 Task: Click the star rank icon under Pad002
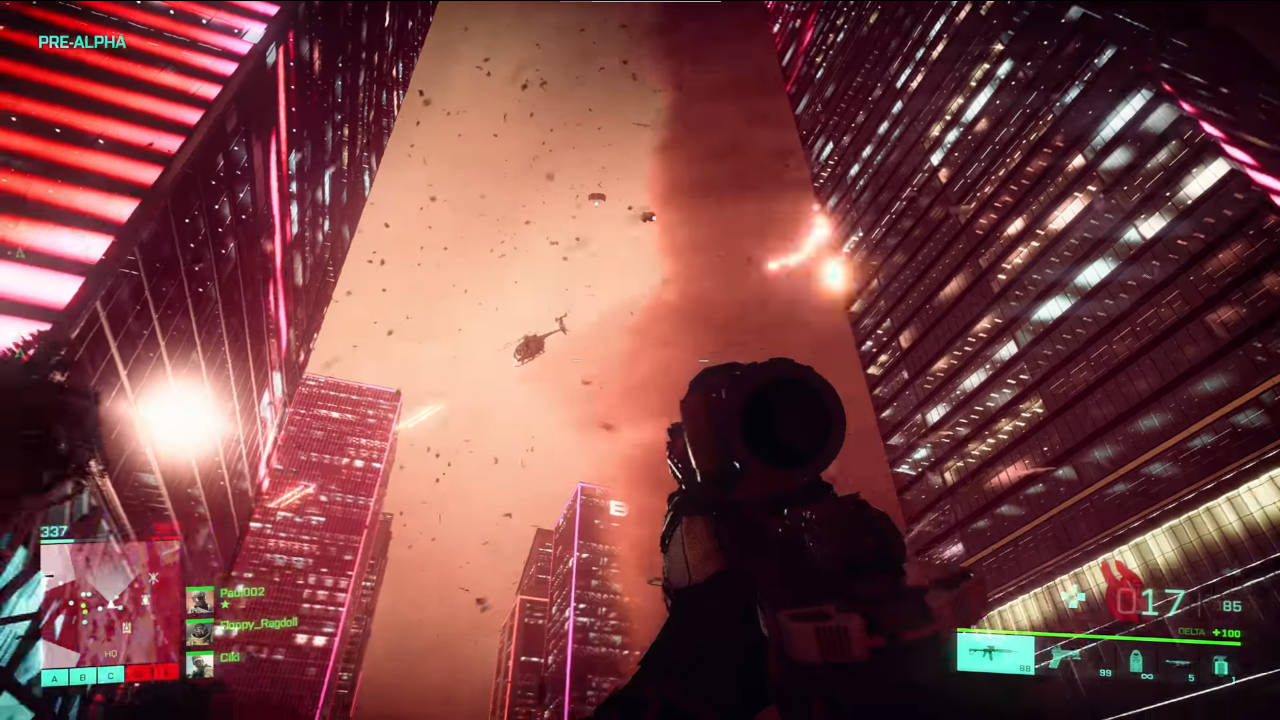click(x=224, y=605)
